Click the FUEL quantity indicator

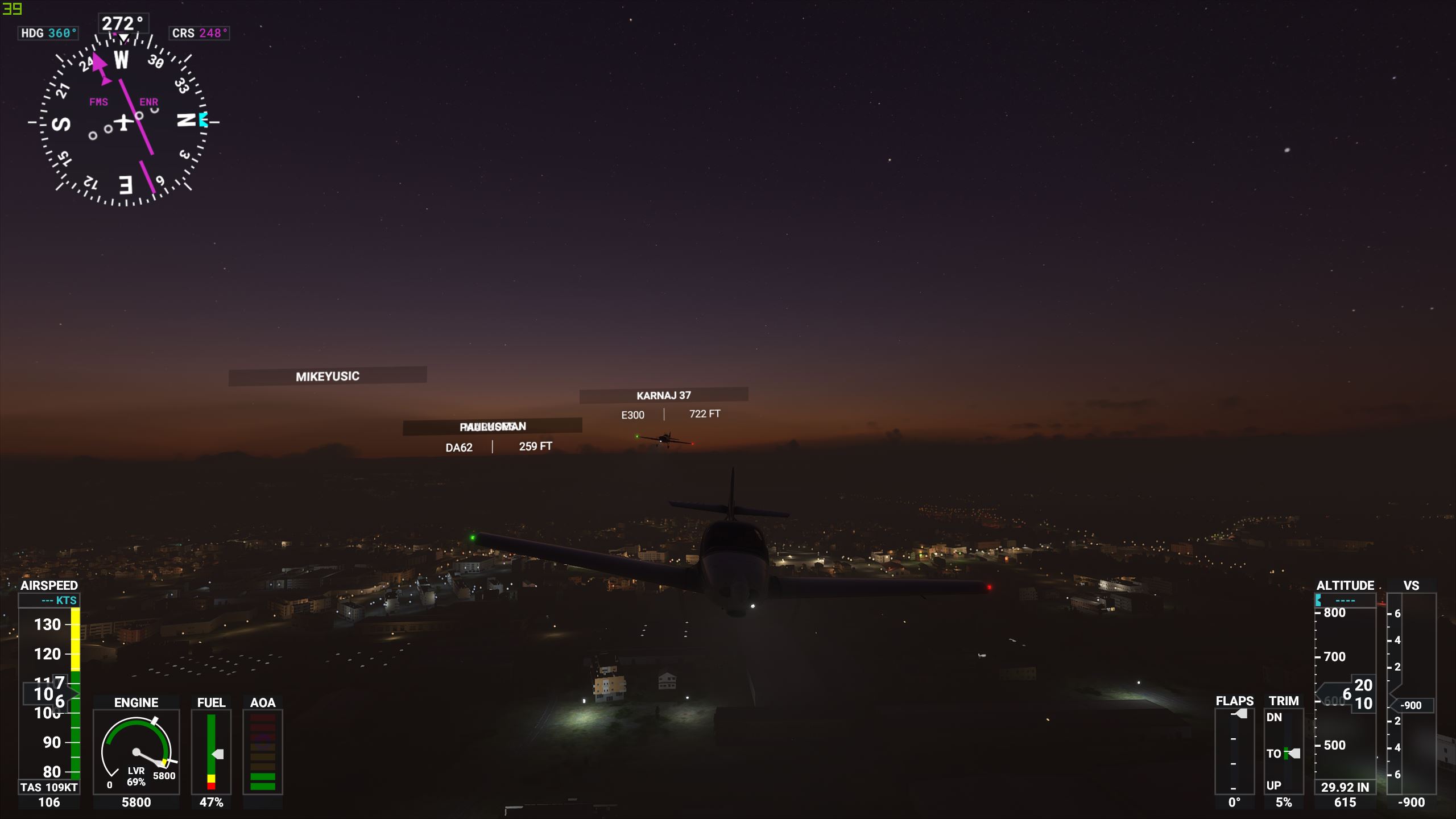coord(212,751)
